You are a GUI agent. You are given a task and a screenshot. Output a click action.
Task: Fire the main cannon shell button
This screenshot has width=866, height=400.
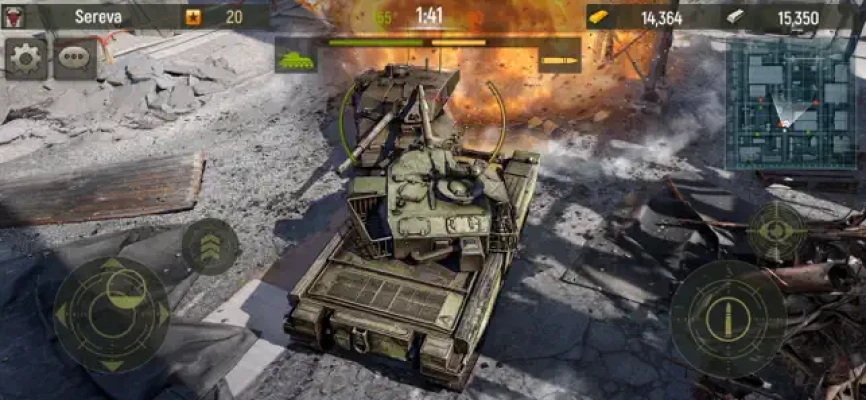[x=727, y=319]
